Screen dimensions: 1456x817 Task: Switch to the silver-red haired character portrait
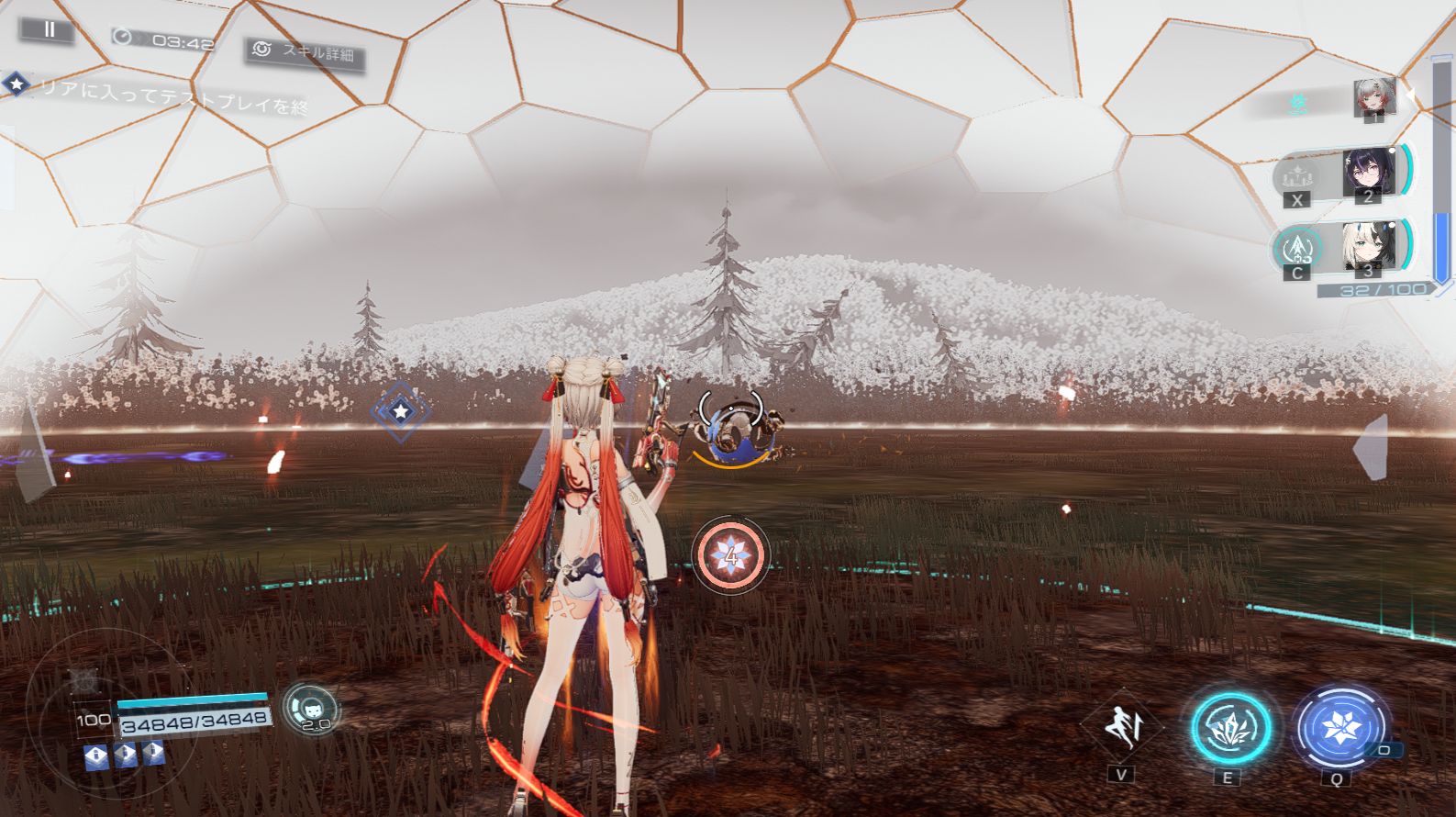tap(1373, 97)
